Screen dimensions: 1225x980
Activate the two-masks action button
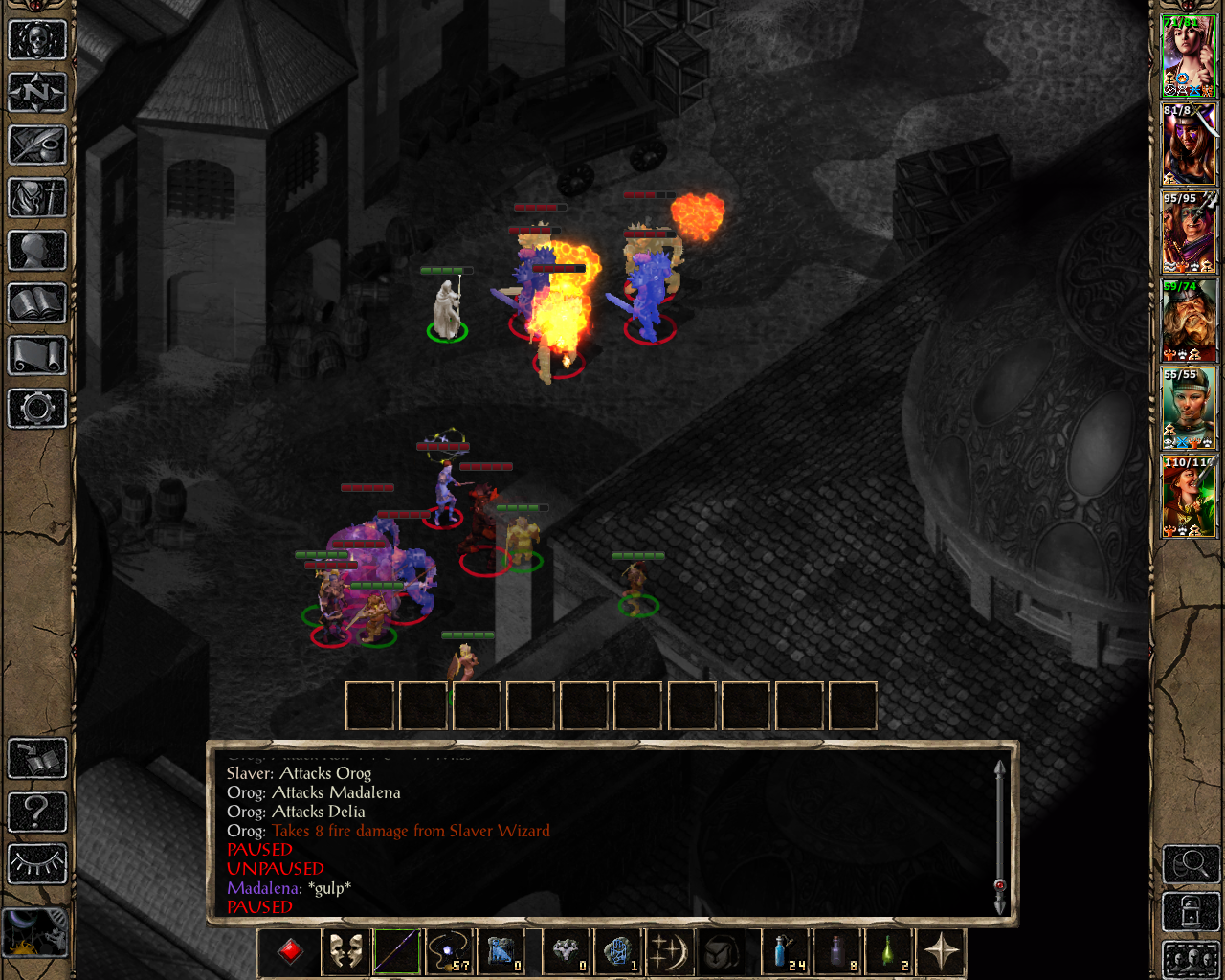(345, 952)
